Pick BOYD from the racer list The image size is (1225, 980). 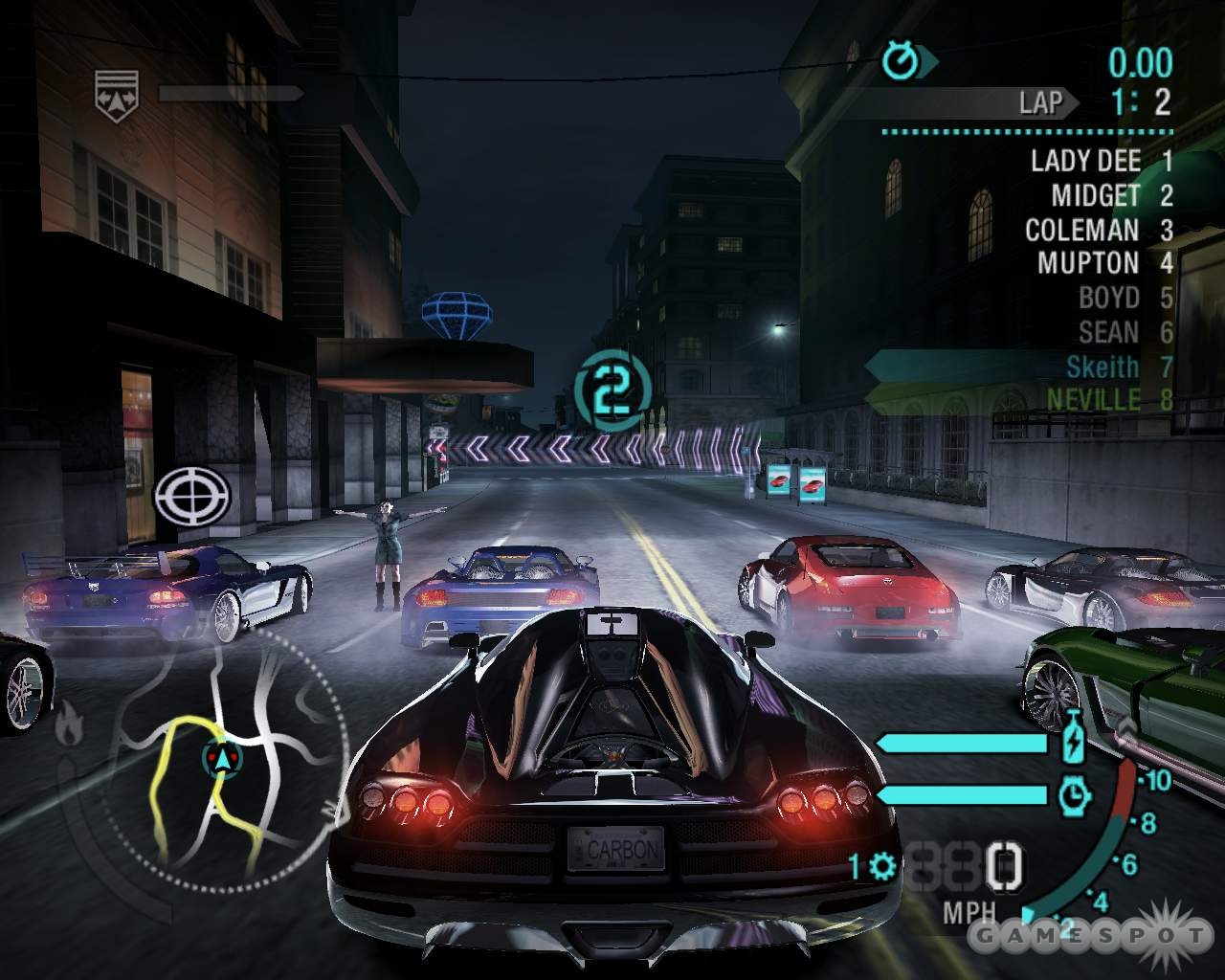click(1123, 298)
